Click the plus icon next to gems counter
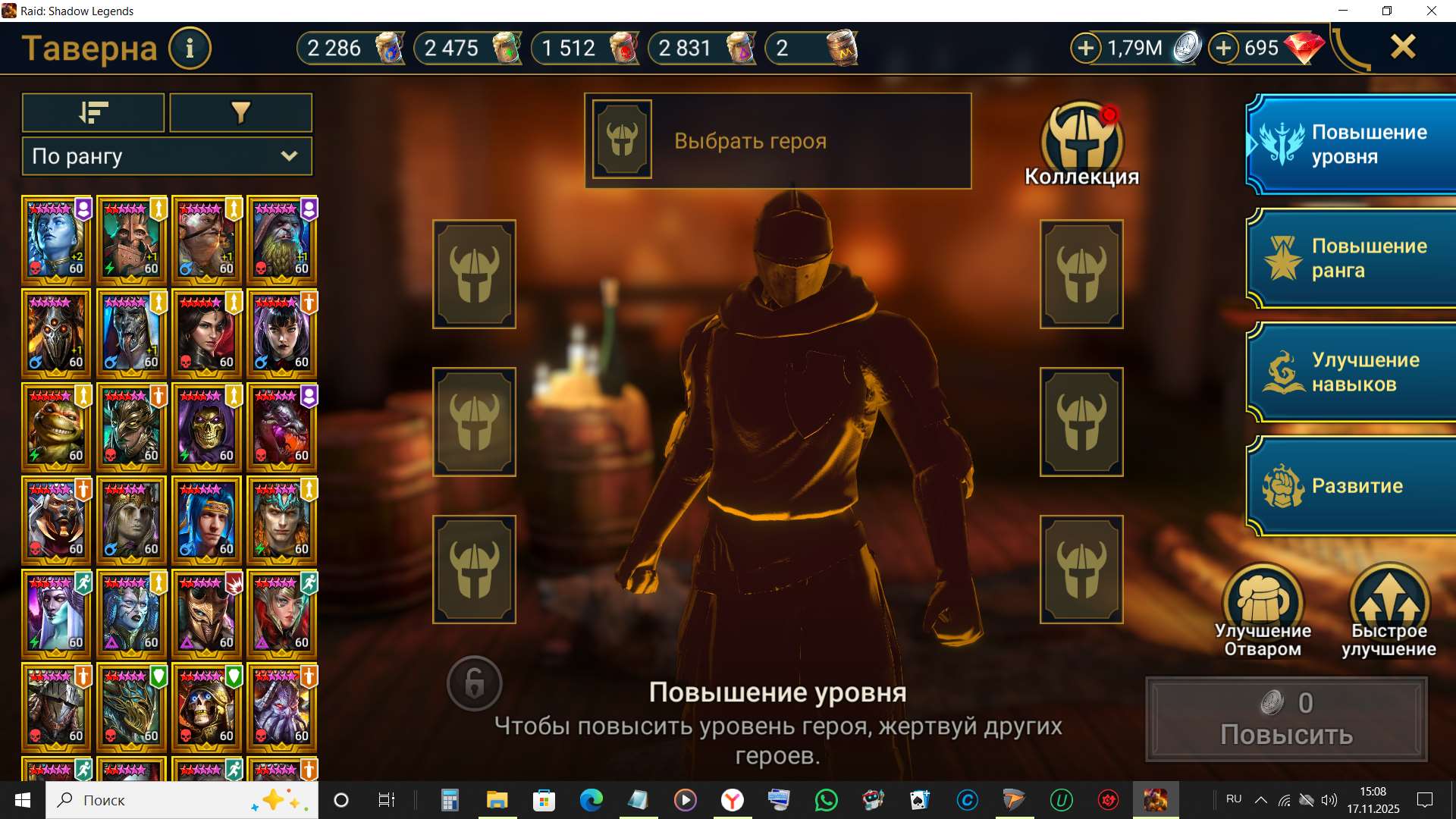This screenshot has height=819, width=1456. click(x=1222, y=48)
